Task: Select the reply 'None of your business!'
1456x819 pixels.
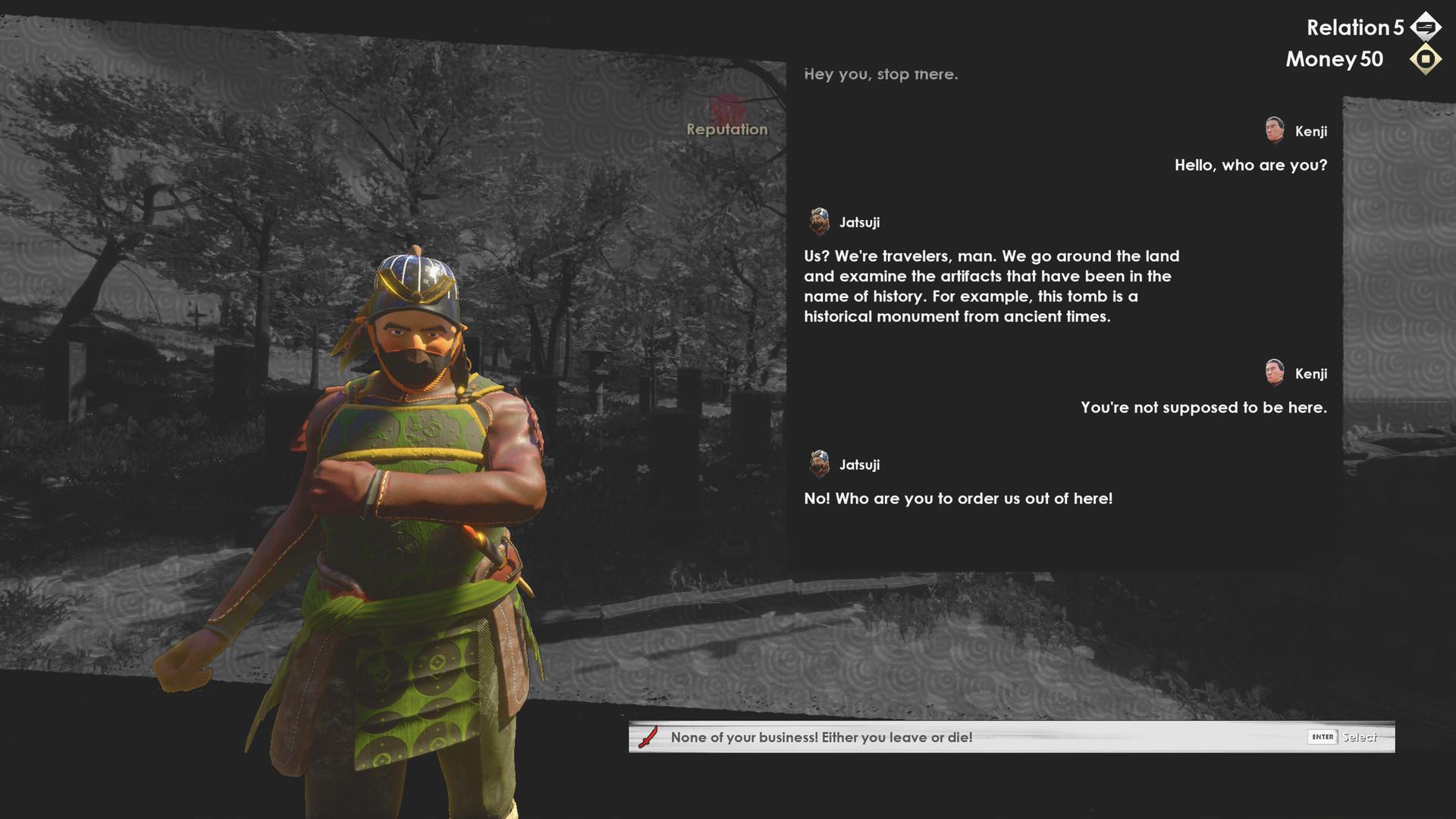Action: 821,736
